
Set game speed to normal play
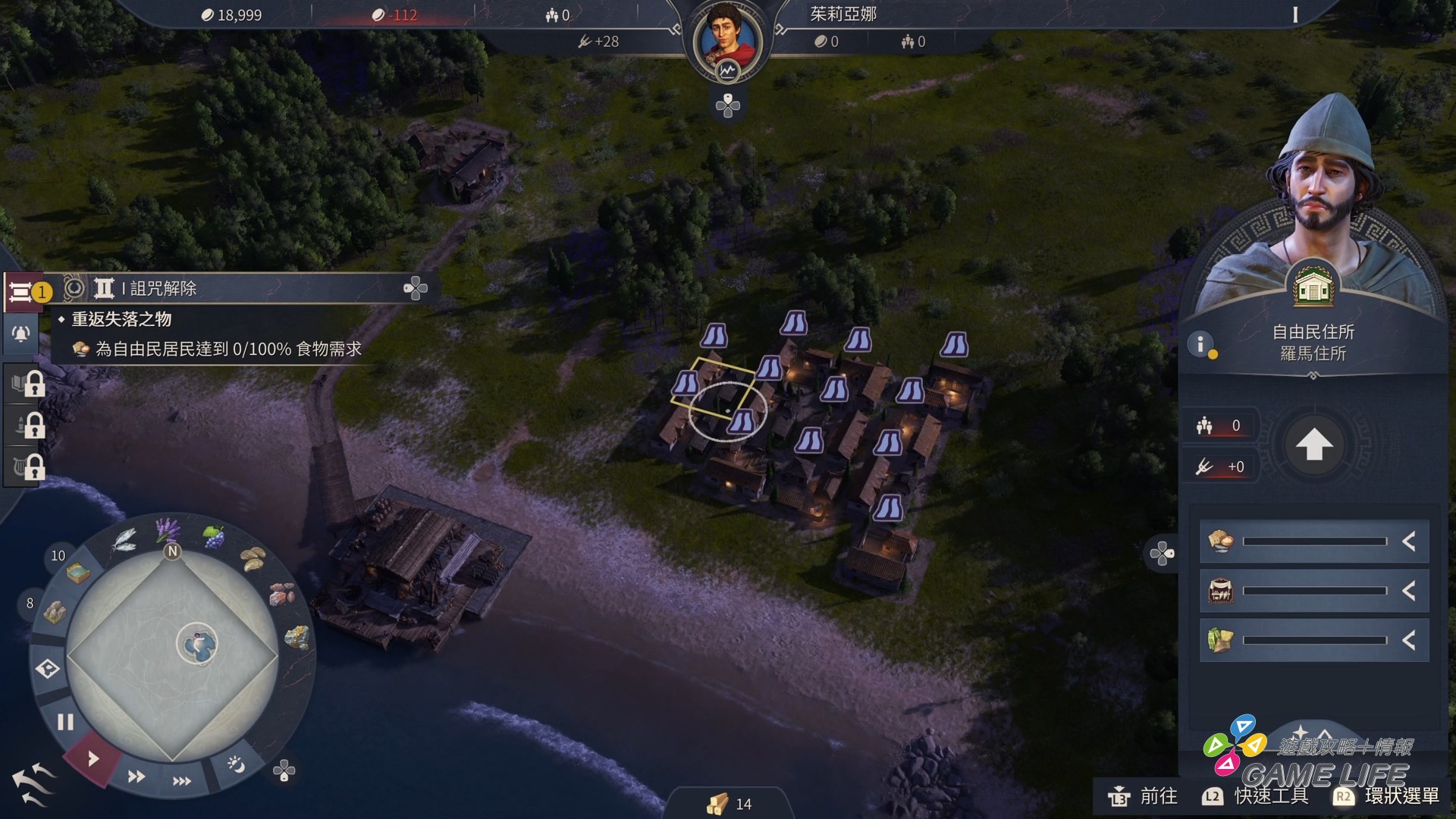click(93, 758)
